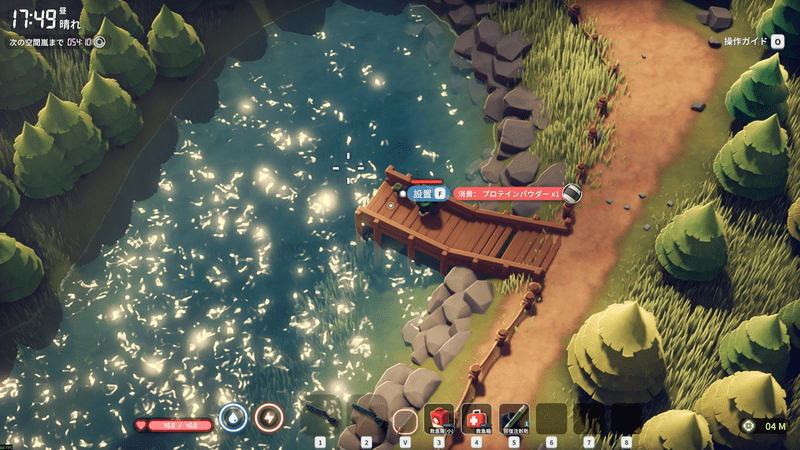Click the protein powder item icon
This screenshot has height=450, width=800.
click(x=572, y=194)
